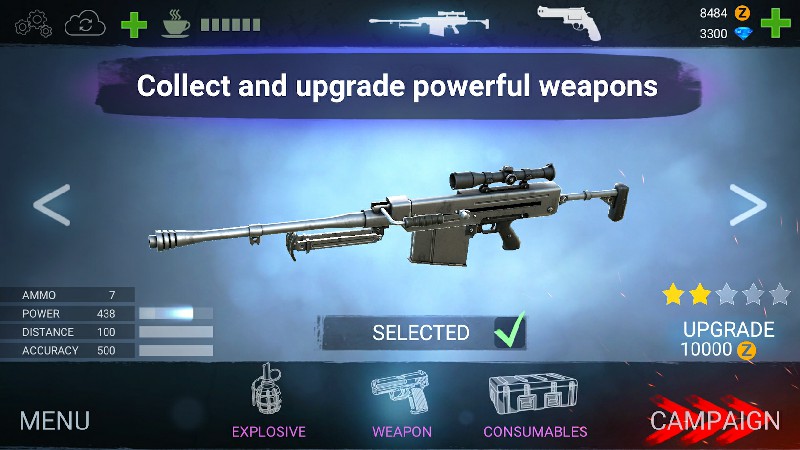Show the next weapon with right arrow

[747, 205]
